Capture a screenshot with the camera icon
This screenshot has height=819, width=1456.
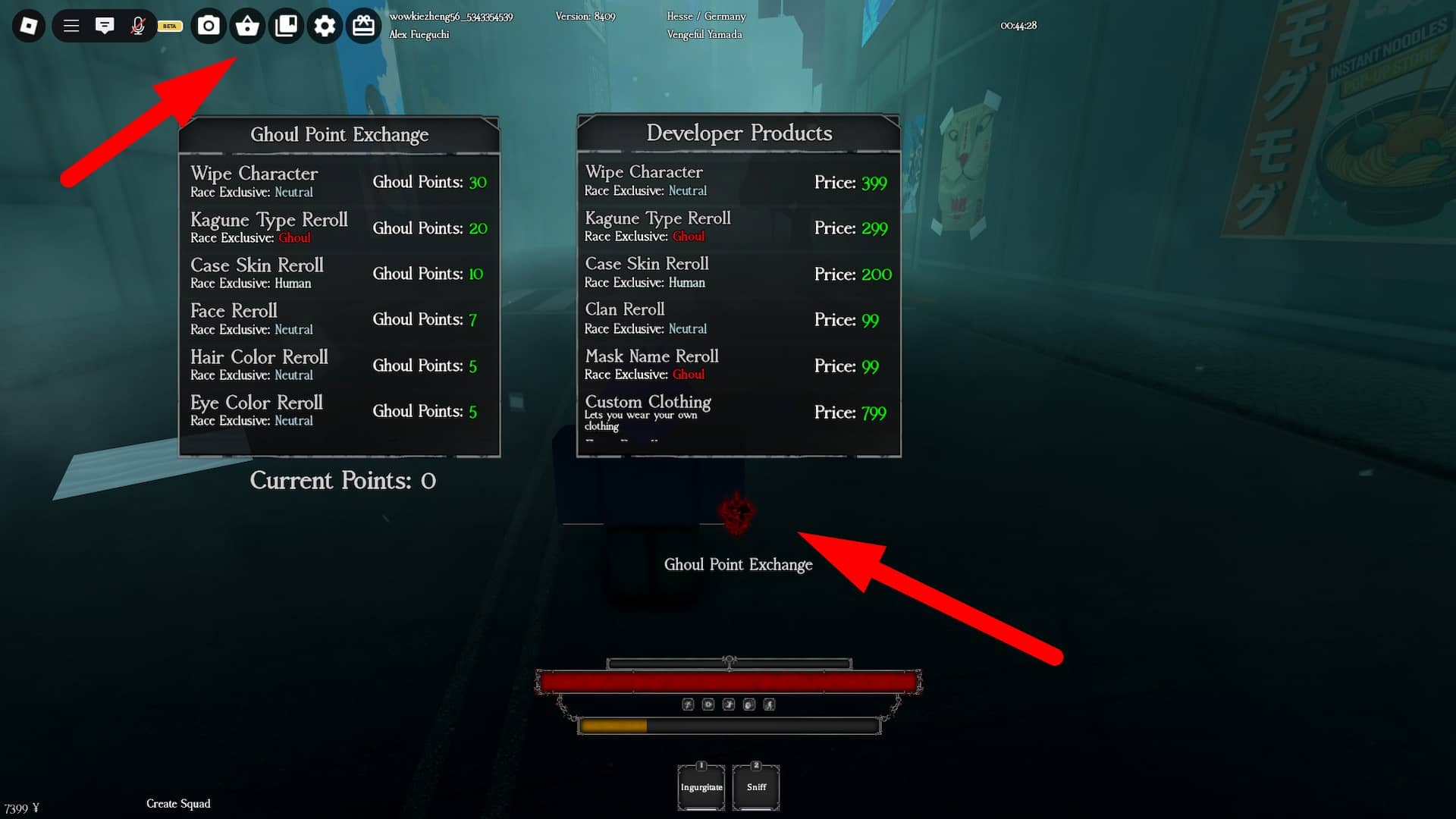tap(209, 25)
